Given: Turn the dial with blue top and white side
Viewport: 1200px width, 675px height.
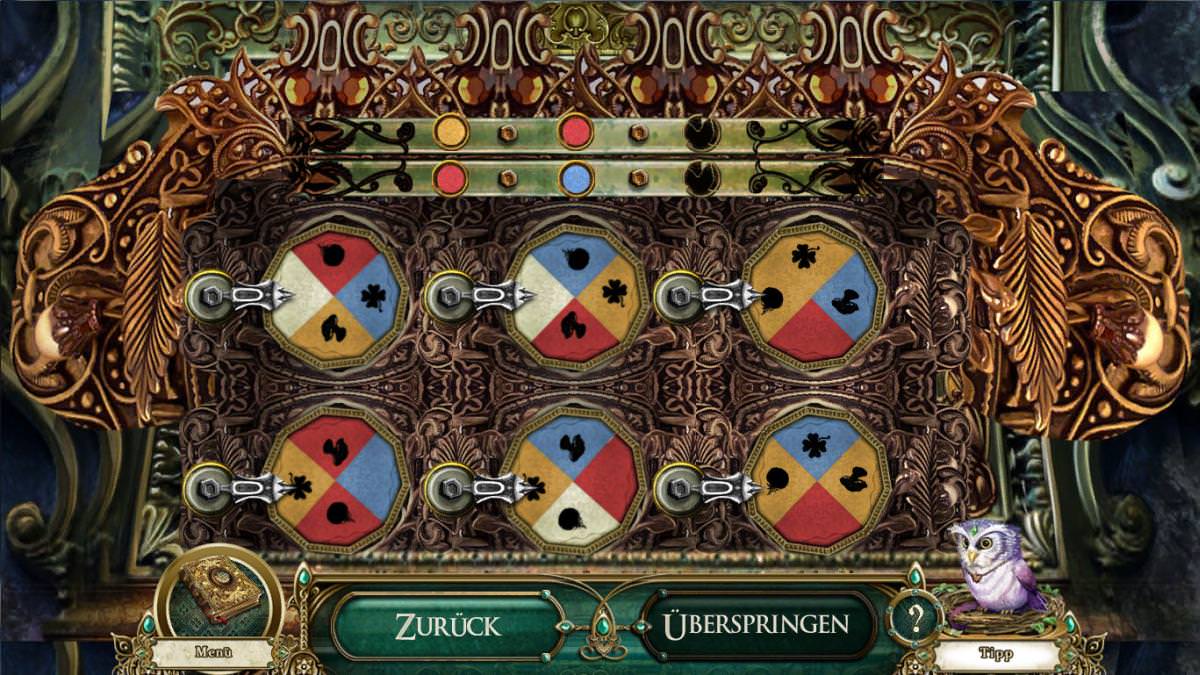Looking at the screenshot, I should click(575, 296).
